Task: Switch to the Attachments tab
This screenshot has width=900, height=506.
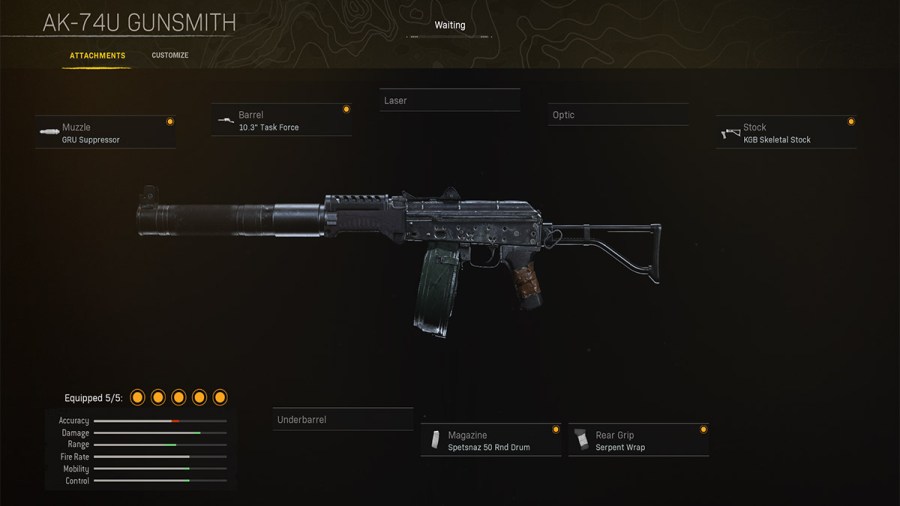Action: point(97,56)
